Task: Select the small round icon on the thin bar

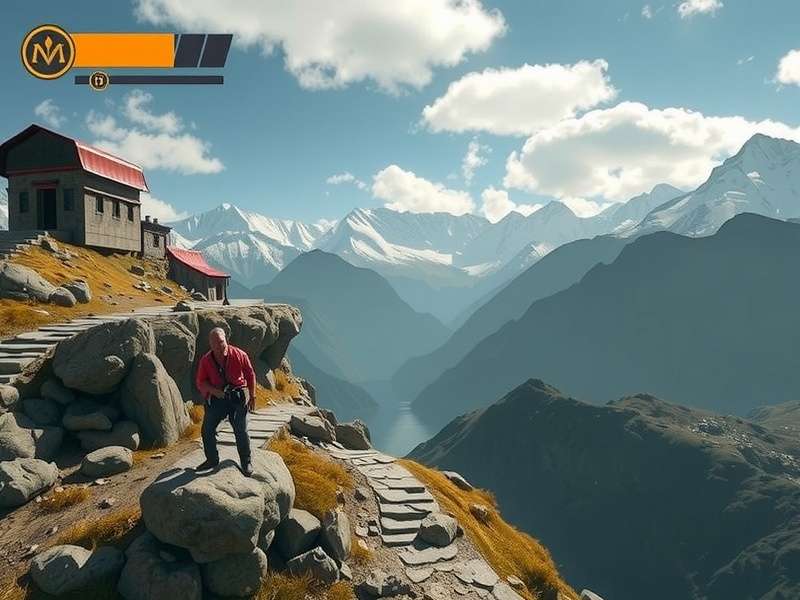Action: point(98,80)
